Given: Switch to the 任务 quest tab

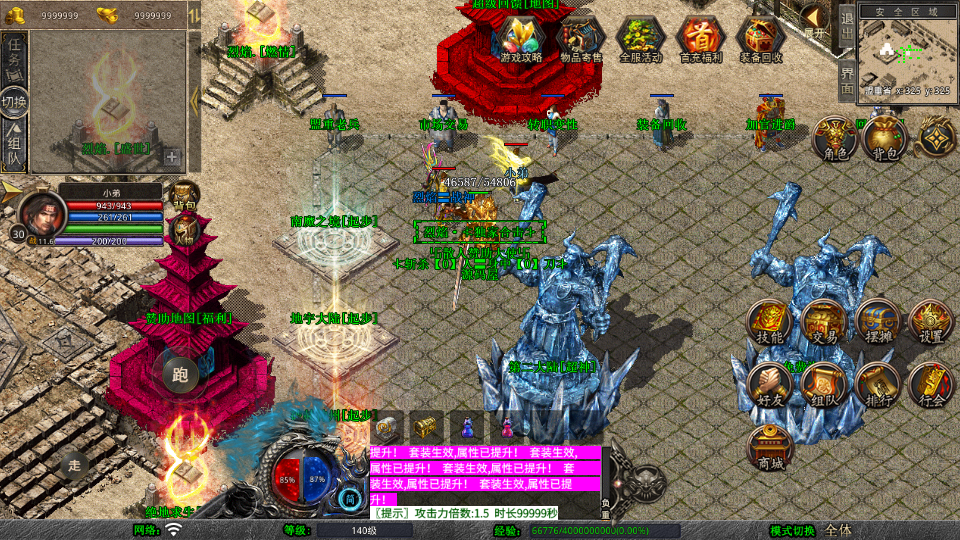Looking at the screenshot, I should pyautogui.click(x=14, y=56).
